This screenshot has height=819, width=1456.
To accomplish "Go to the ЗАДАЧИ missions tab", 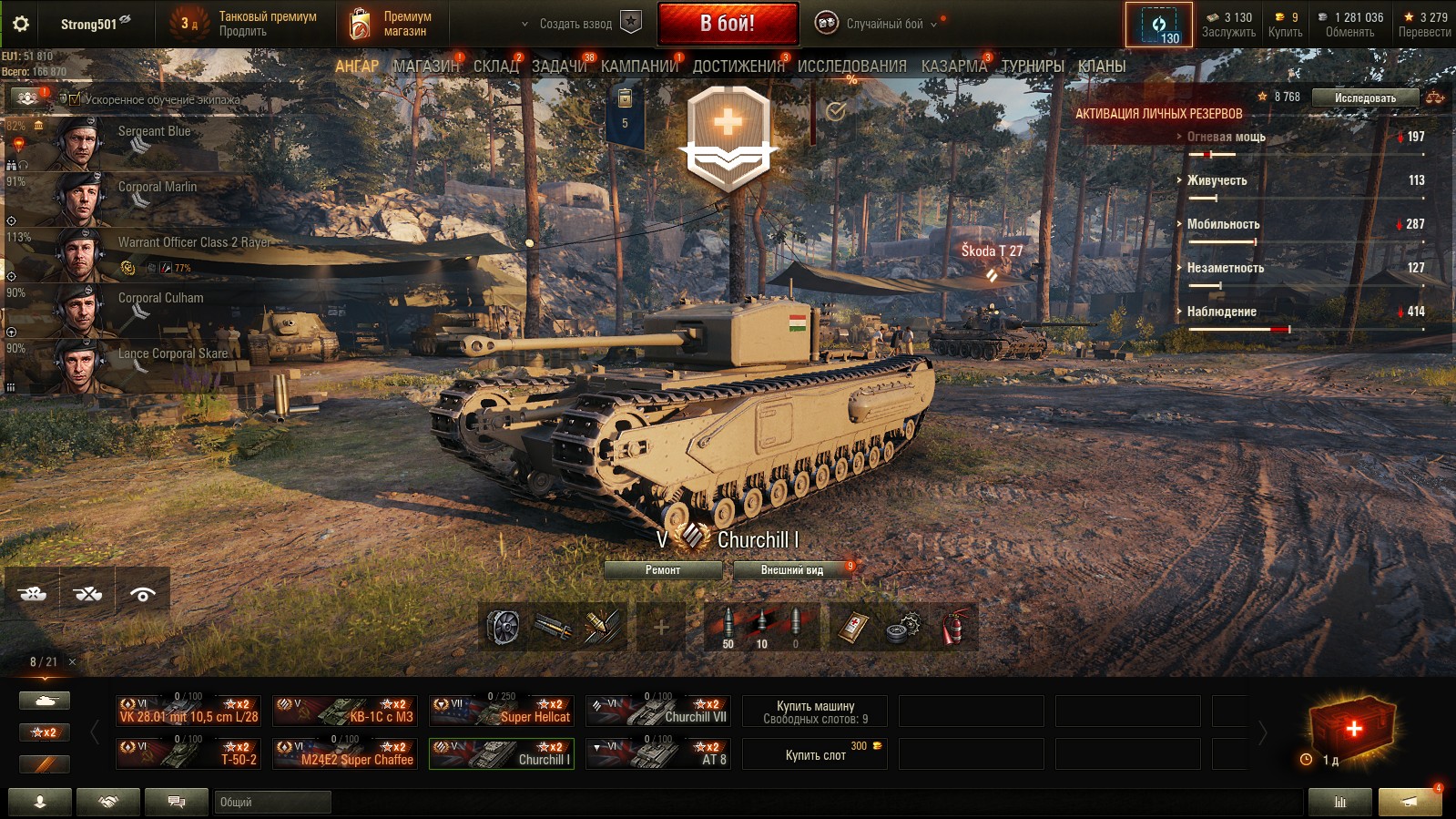I will pos(559,67).
